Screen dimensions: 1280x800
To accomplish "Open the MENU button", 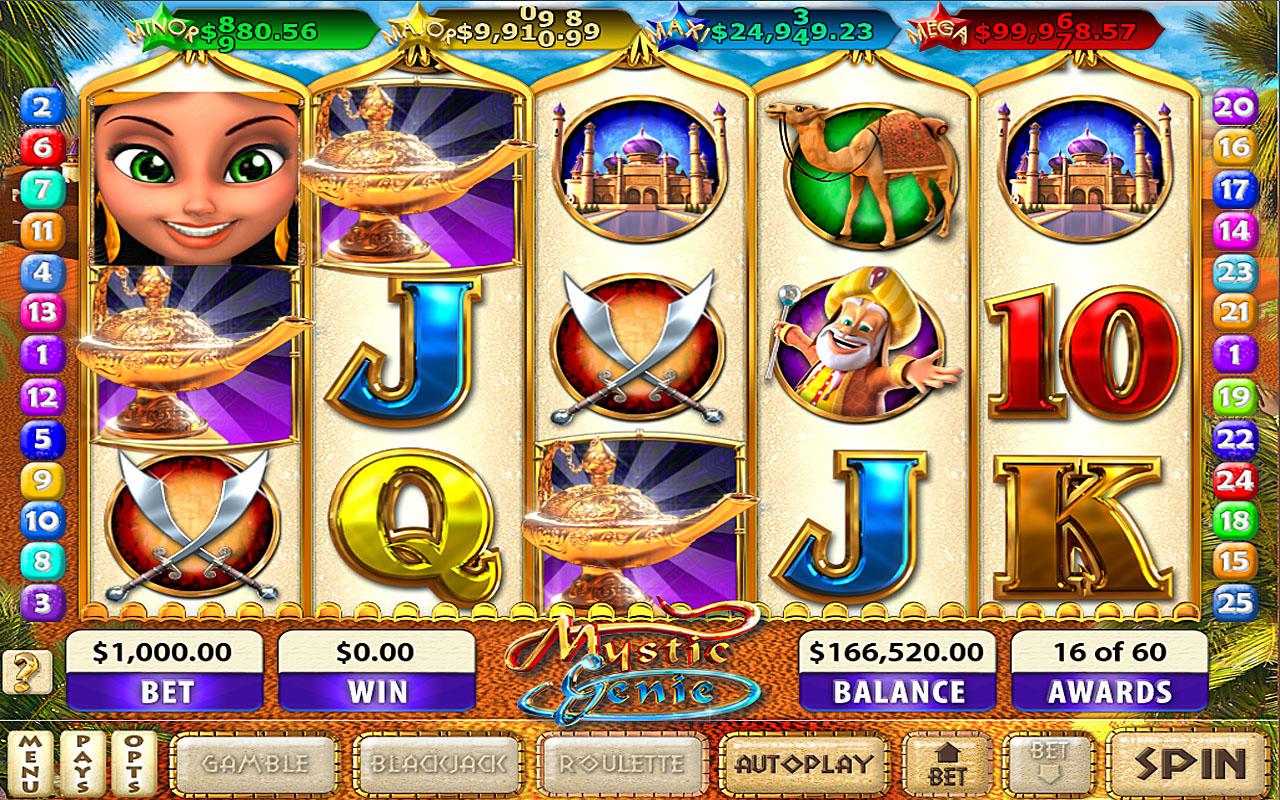I will pyautogui.click(x=31, y=764).
